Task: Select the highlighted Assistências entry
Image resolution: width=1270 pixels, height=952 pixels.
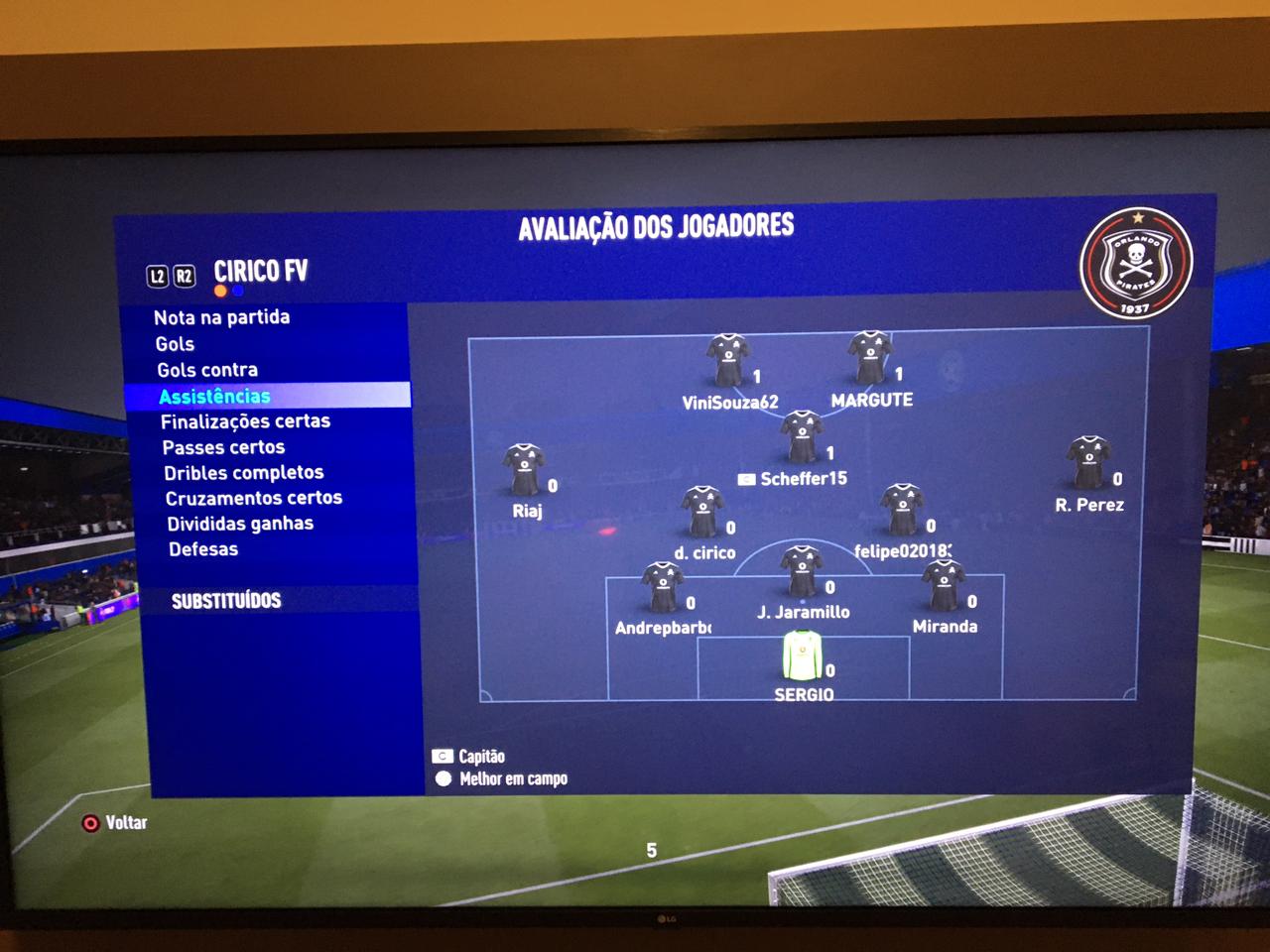Action: [x=214, y=396]
